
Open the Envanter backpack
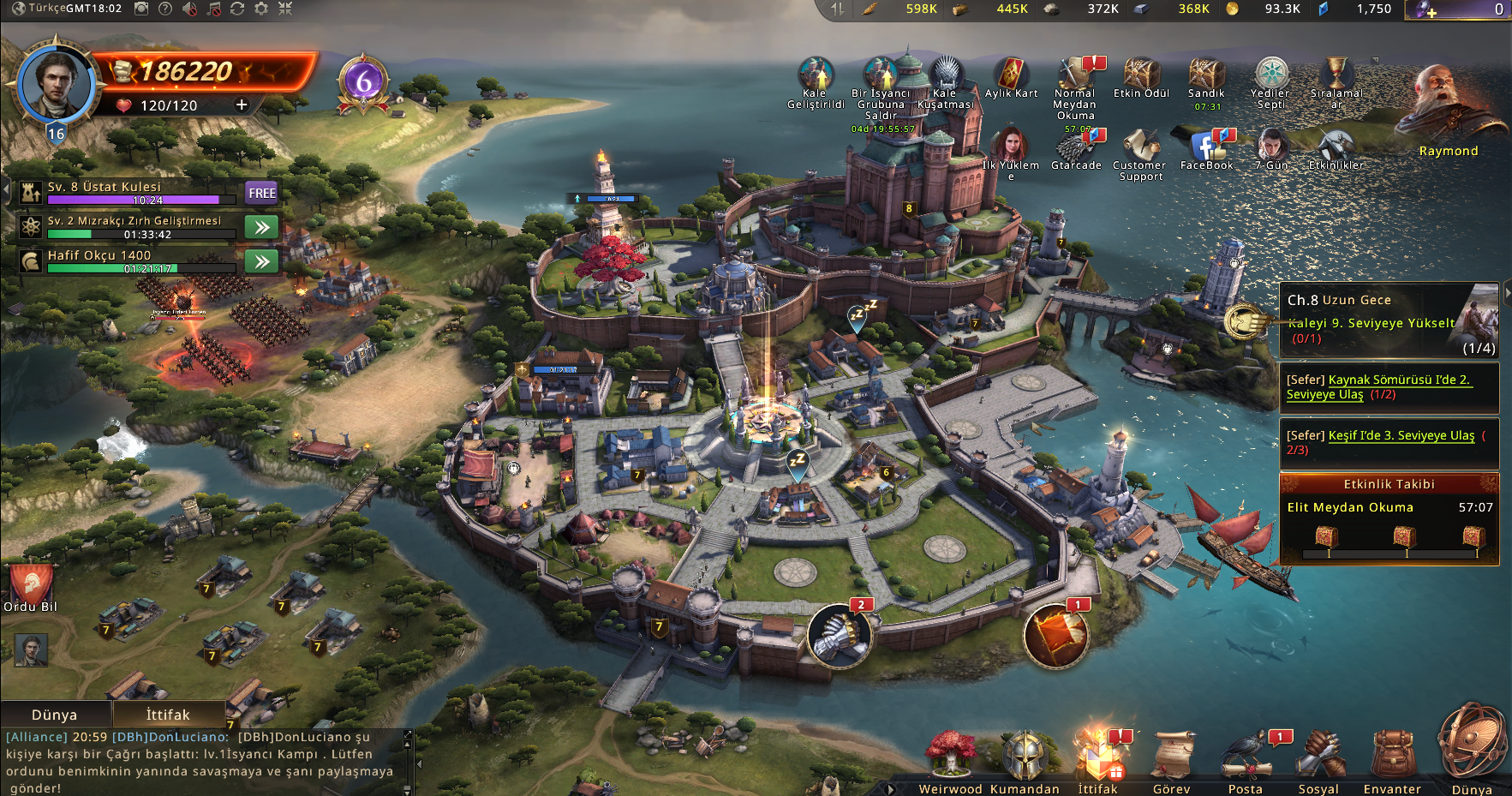click(1392, 757)
